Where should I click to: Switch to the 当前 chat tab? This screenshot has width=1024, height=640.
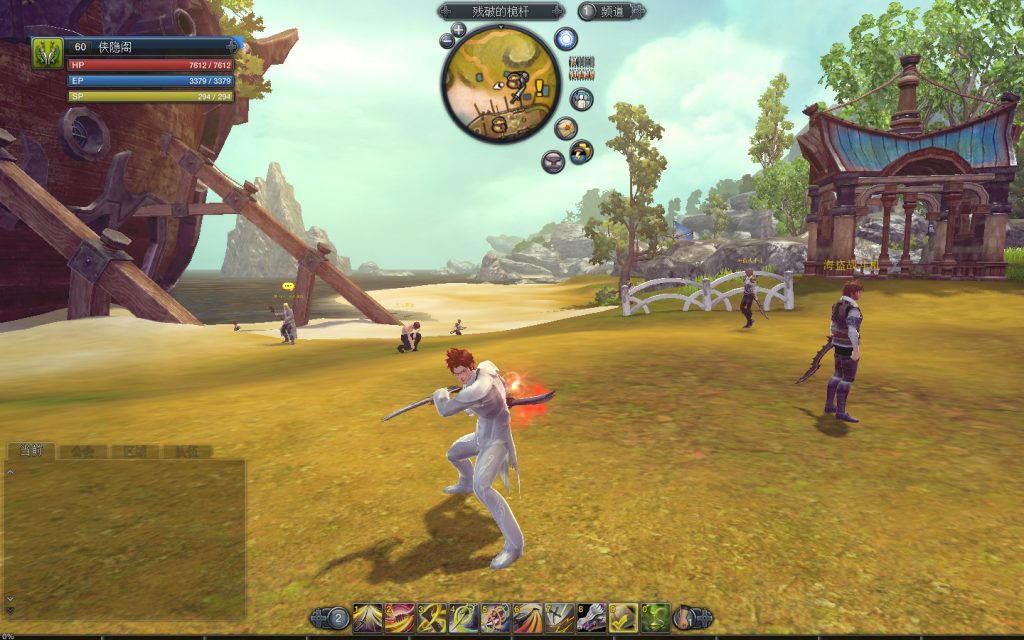(x=30, y=451)
